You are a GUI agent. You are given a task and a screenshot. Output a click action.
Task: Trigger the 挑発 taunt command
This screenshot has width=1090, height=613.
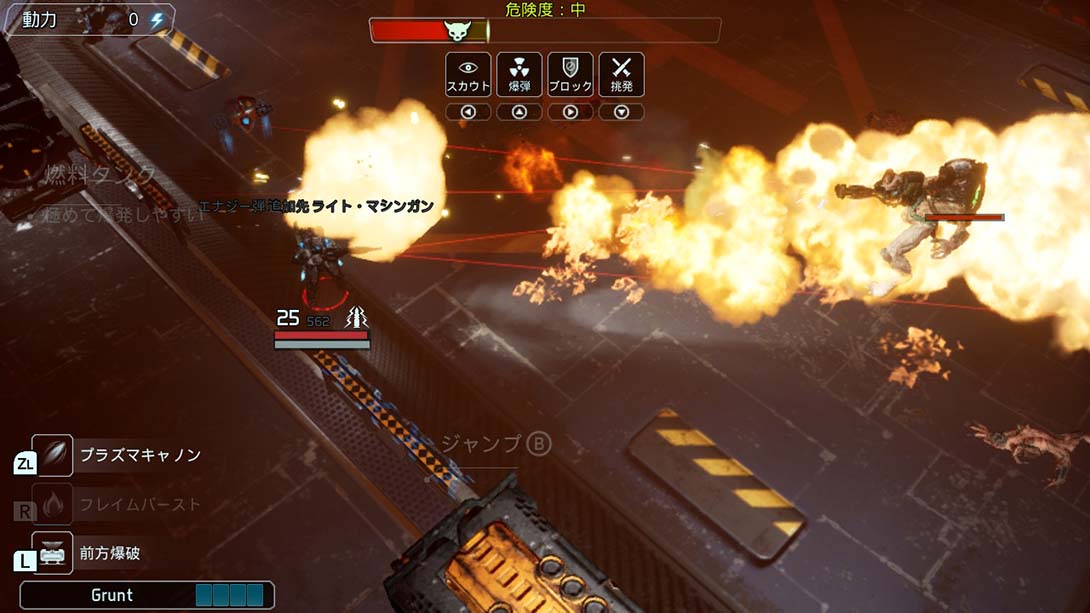621,74
